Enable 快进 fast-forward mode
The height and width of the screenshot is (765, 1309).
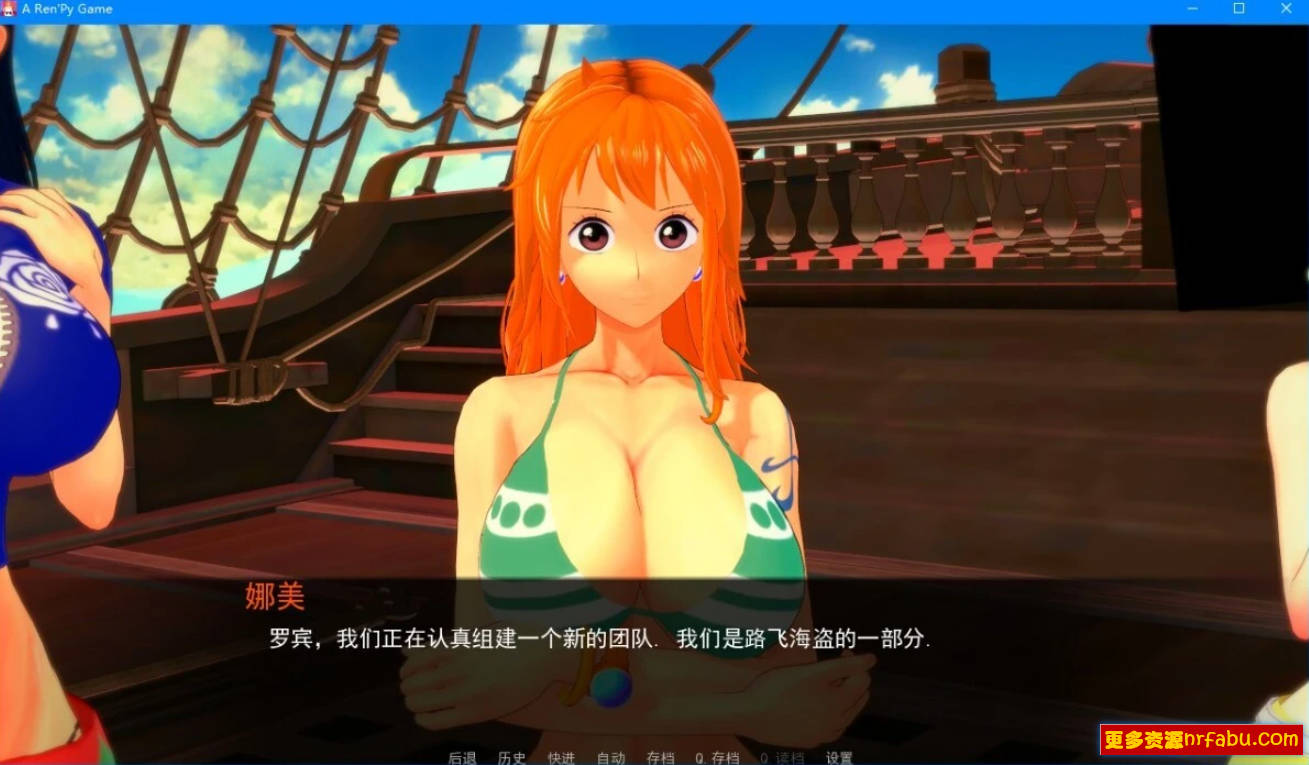560,756
